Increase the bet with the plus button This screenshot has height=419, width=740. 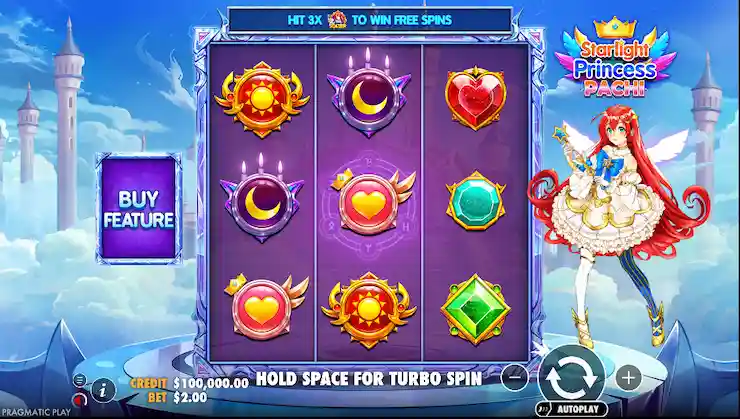[627, 378]
